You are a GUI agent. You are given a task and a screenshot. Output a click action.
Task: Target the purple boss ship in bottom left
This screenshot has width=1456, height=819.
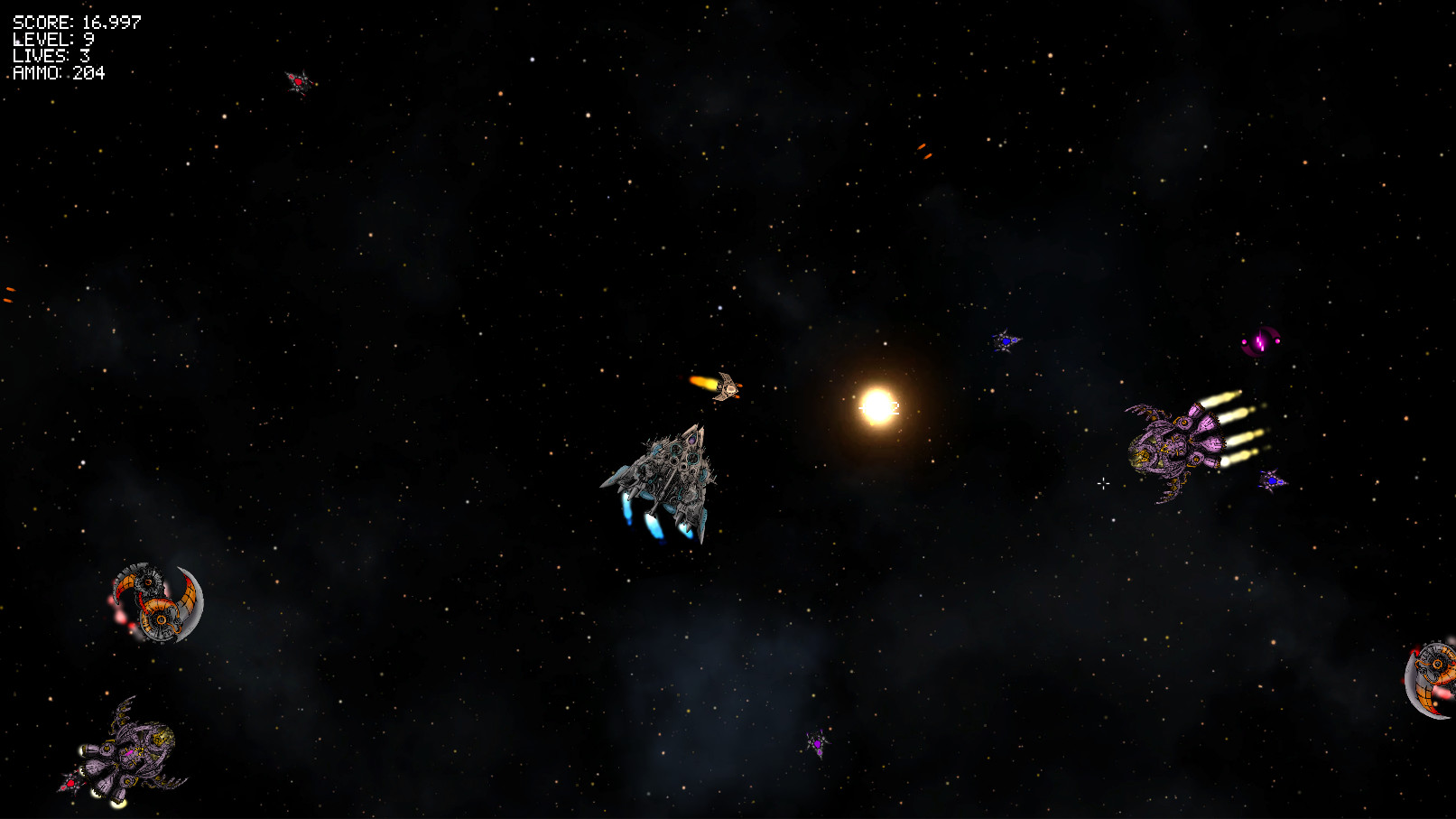131,754
